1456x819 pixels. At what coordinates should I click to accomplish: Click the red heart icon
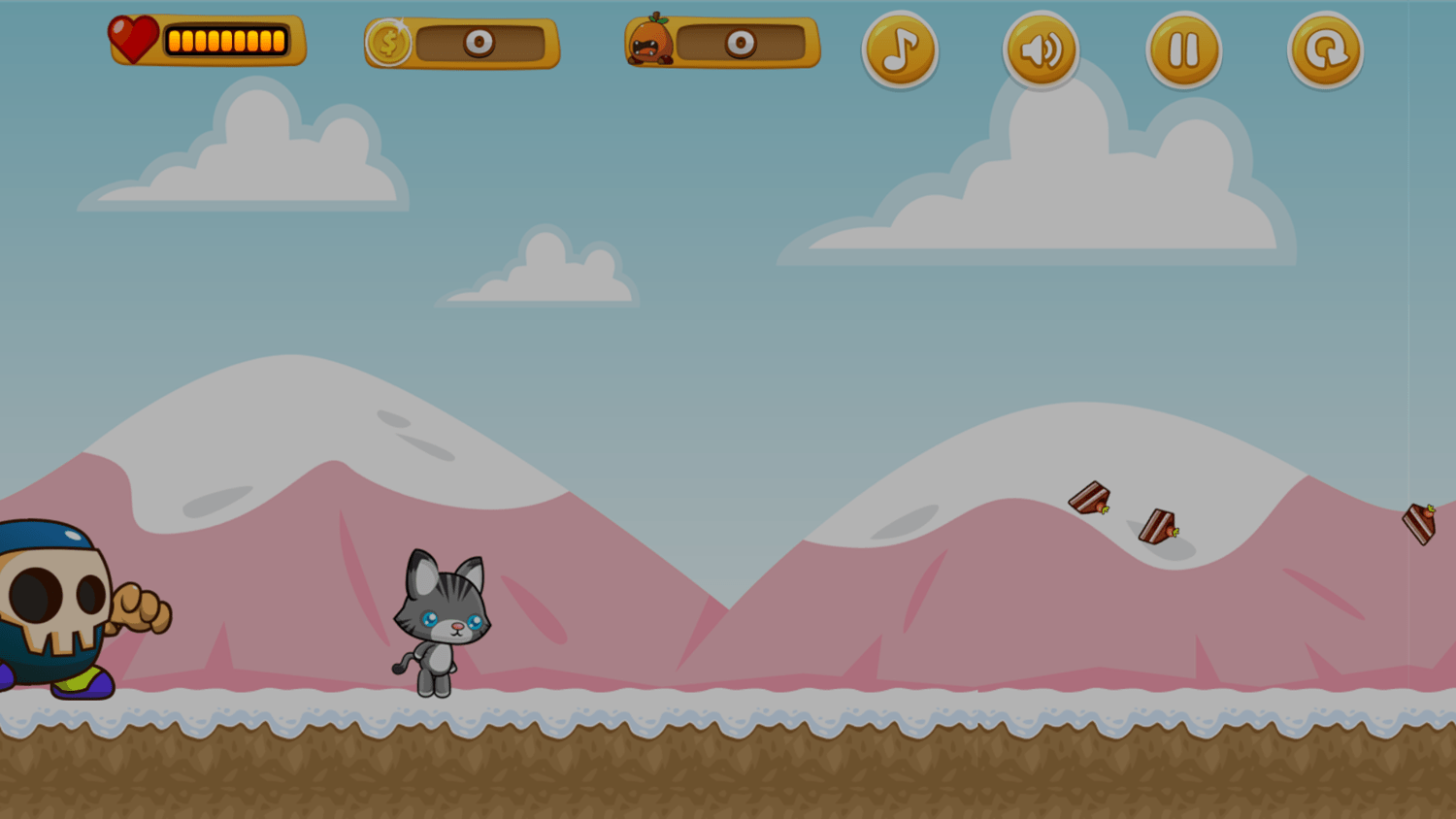tap(132, 37)
